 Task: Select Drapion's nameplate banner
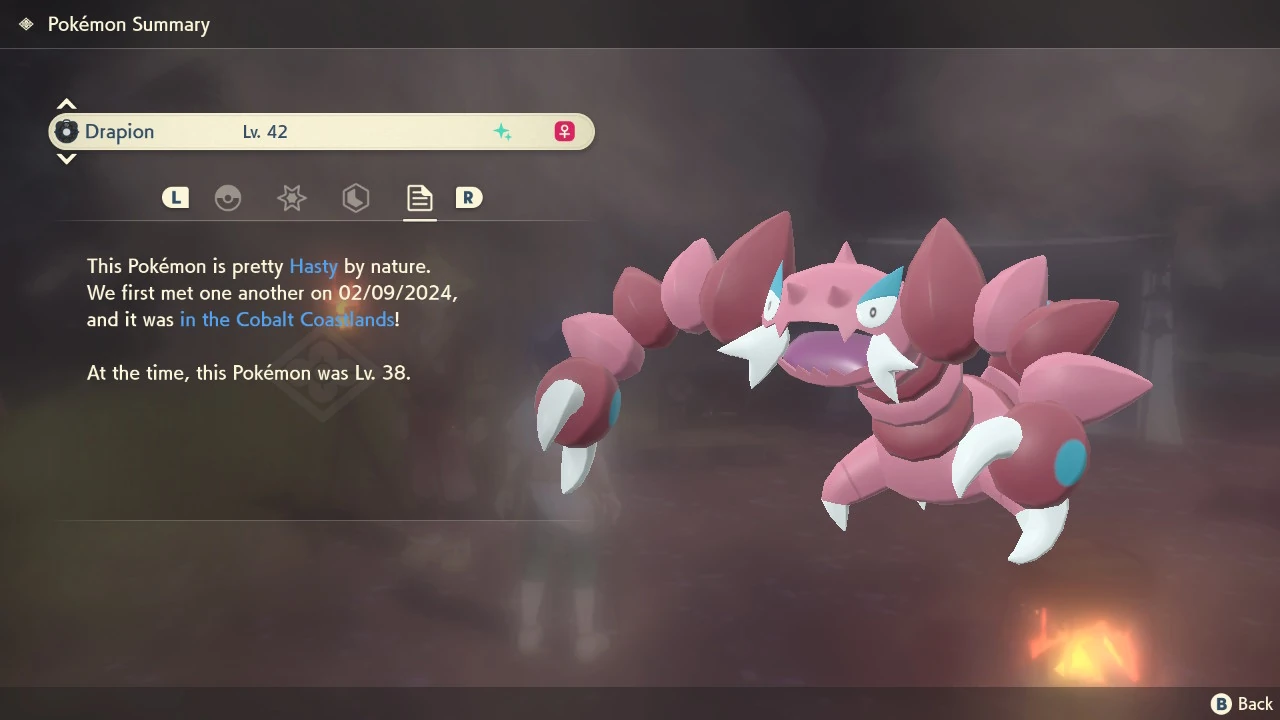click(x=320, y=131)
